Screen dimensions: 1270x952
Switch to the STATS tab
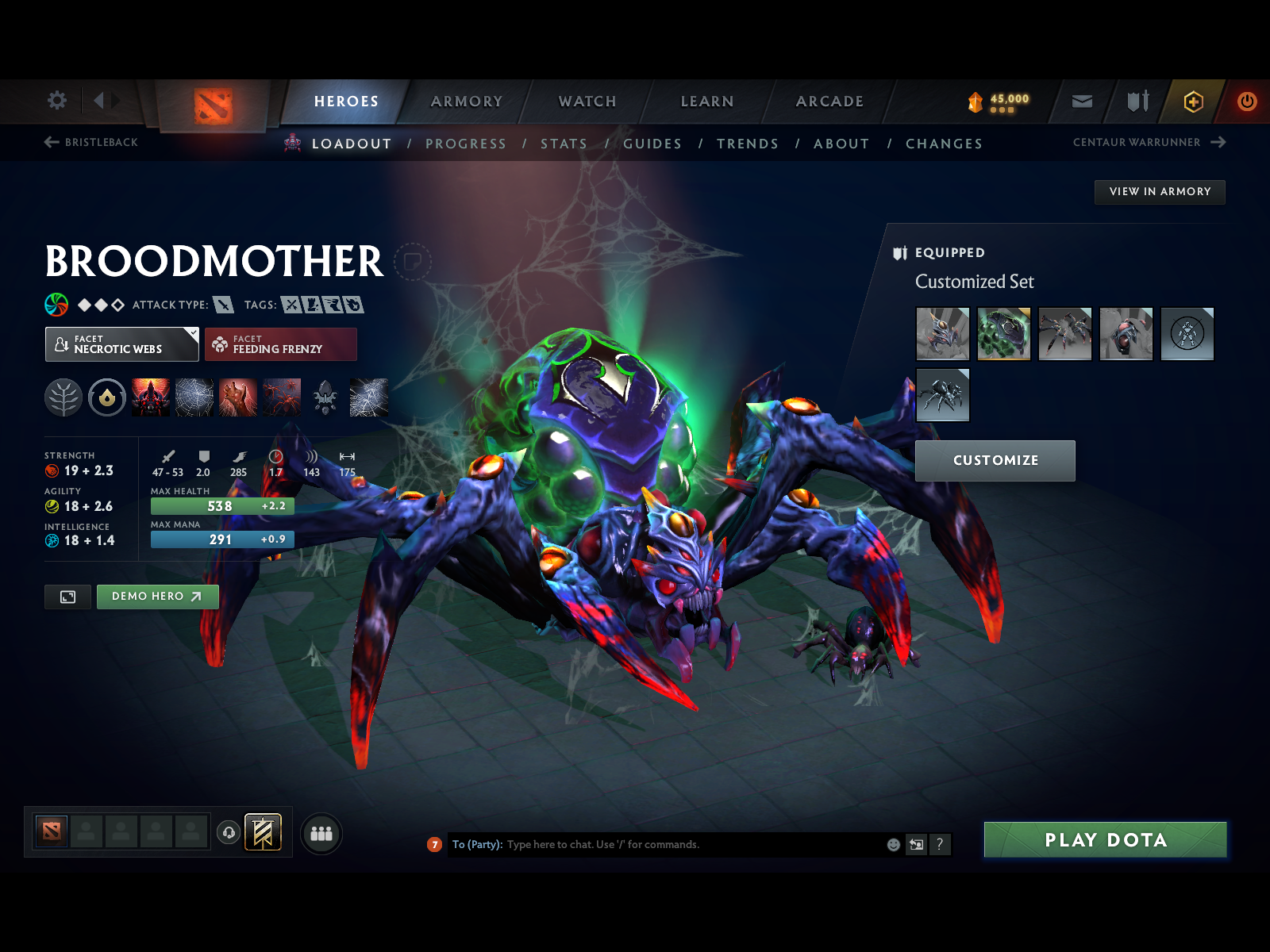coord(564,144)
